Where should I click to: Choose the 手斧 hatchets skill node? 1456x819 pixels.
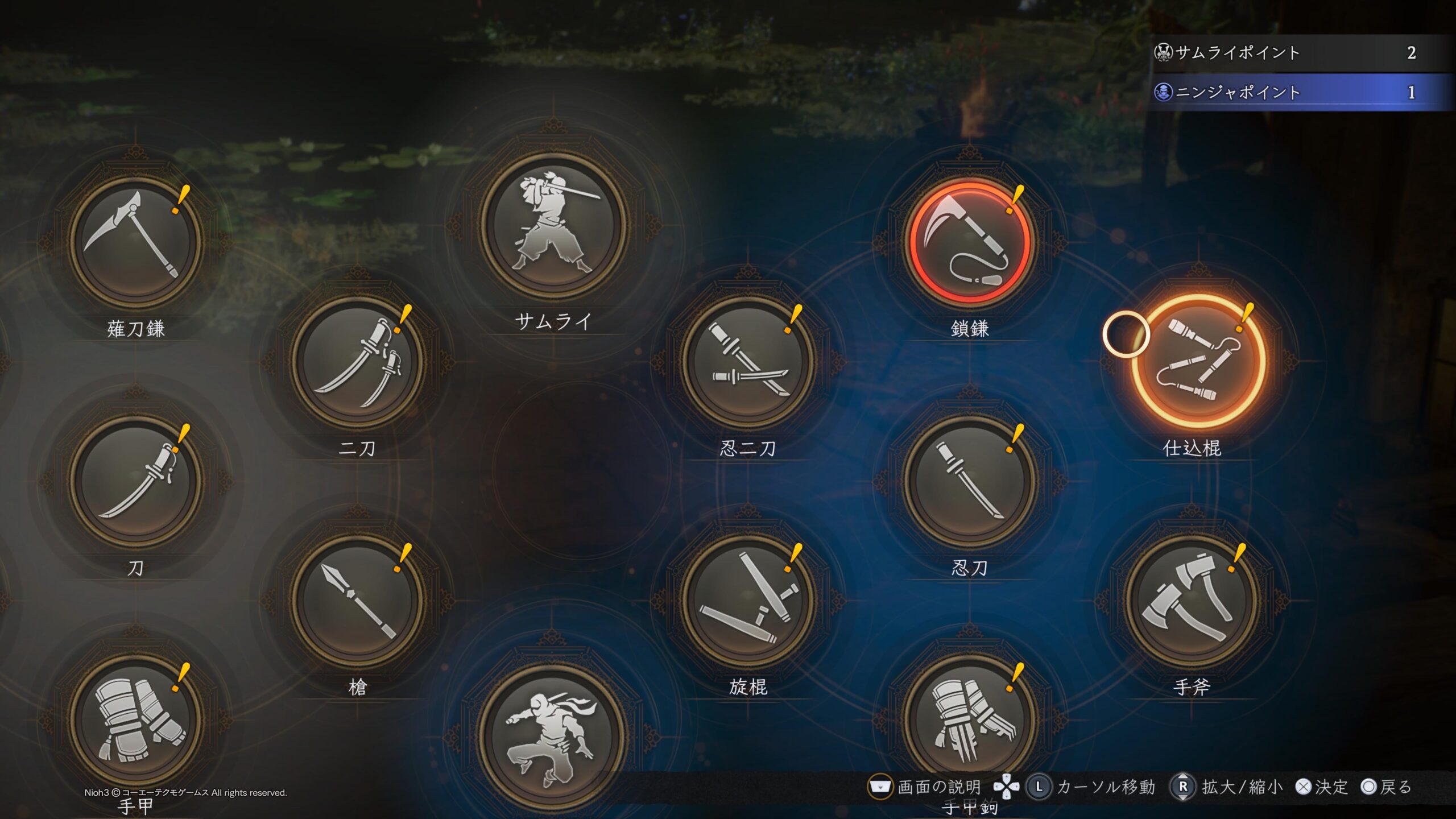click(1192, 600)
